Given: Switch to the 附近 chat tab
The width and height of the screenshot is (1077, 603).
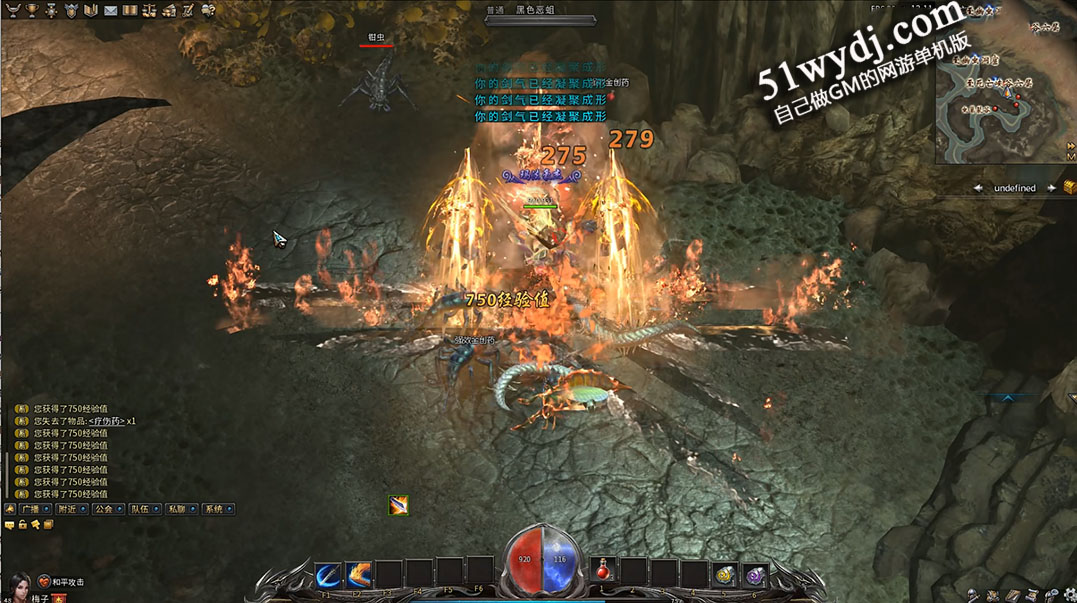Looking at the screenshot, I should tap(69, 509).
